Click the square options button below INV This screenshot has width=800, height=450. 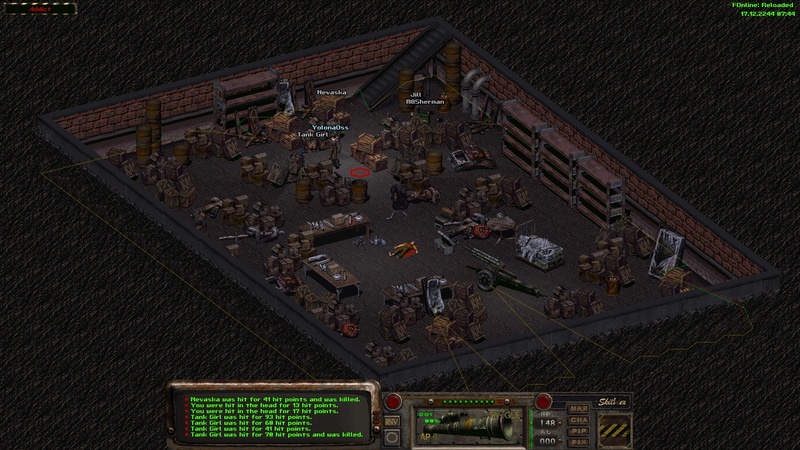(x=390, y=436)
